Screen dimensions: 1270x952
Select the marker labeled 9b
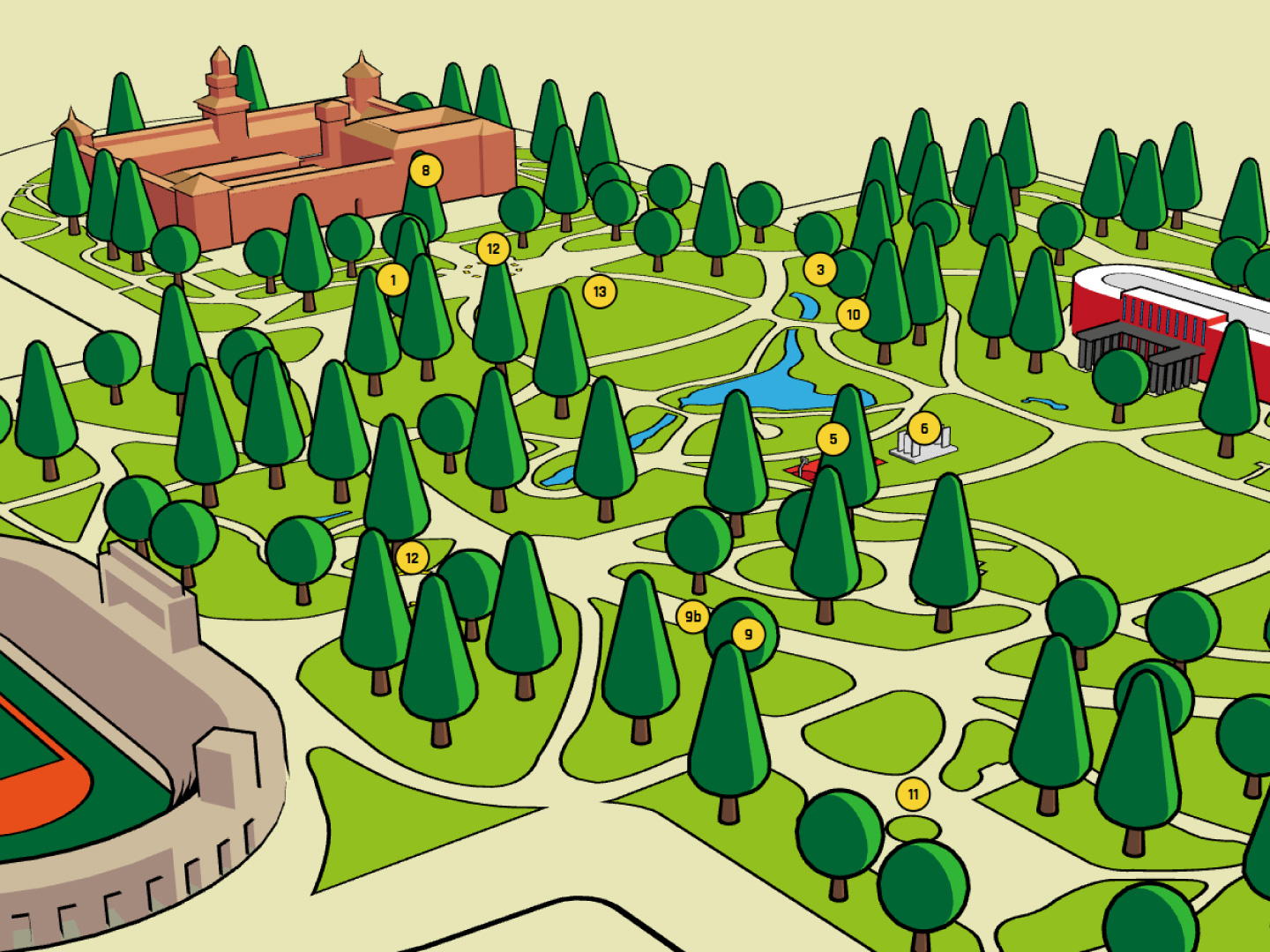(693, 617)
